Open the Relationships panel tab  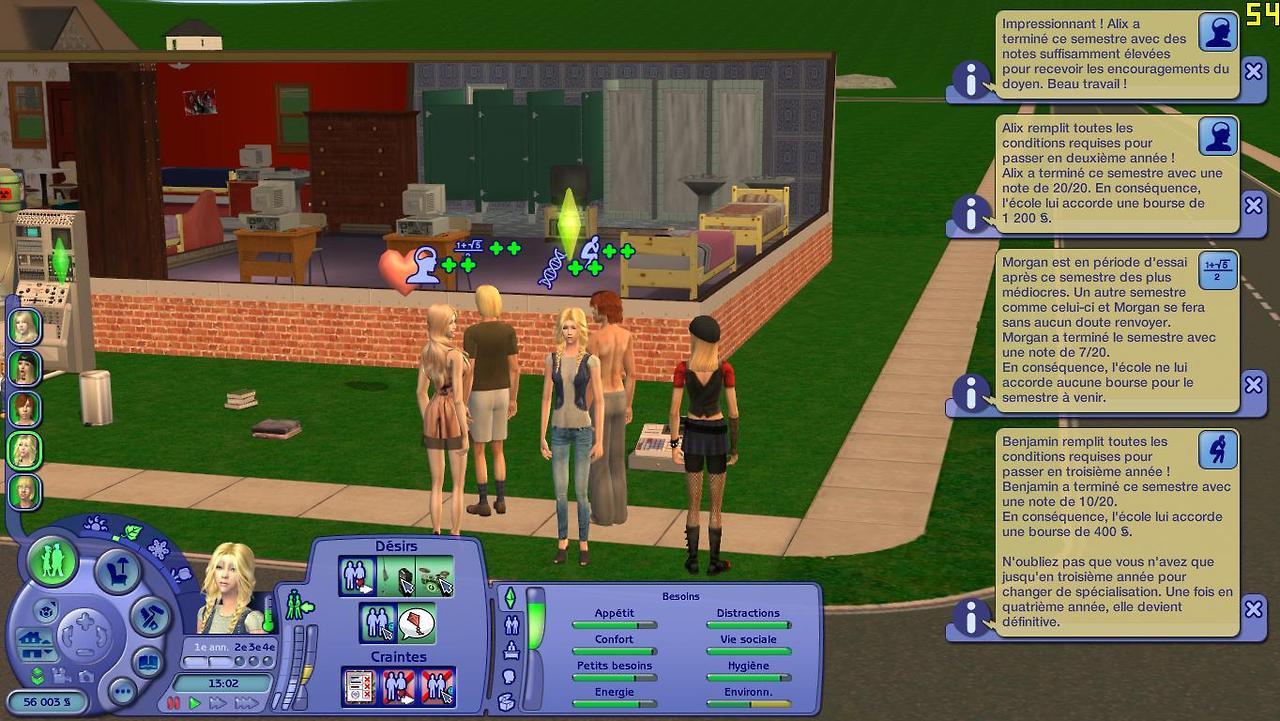pyautogui.click(x=510, y=625)
